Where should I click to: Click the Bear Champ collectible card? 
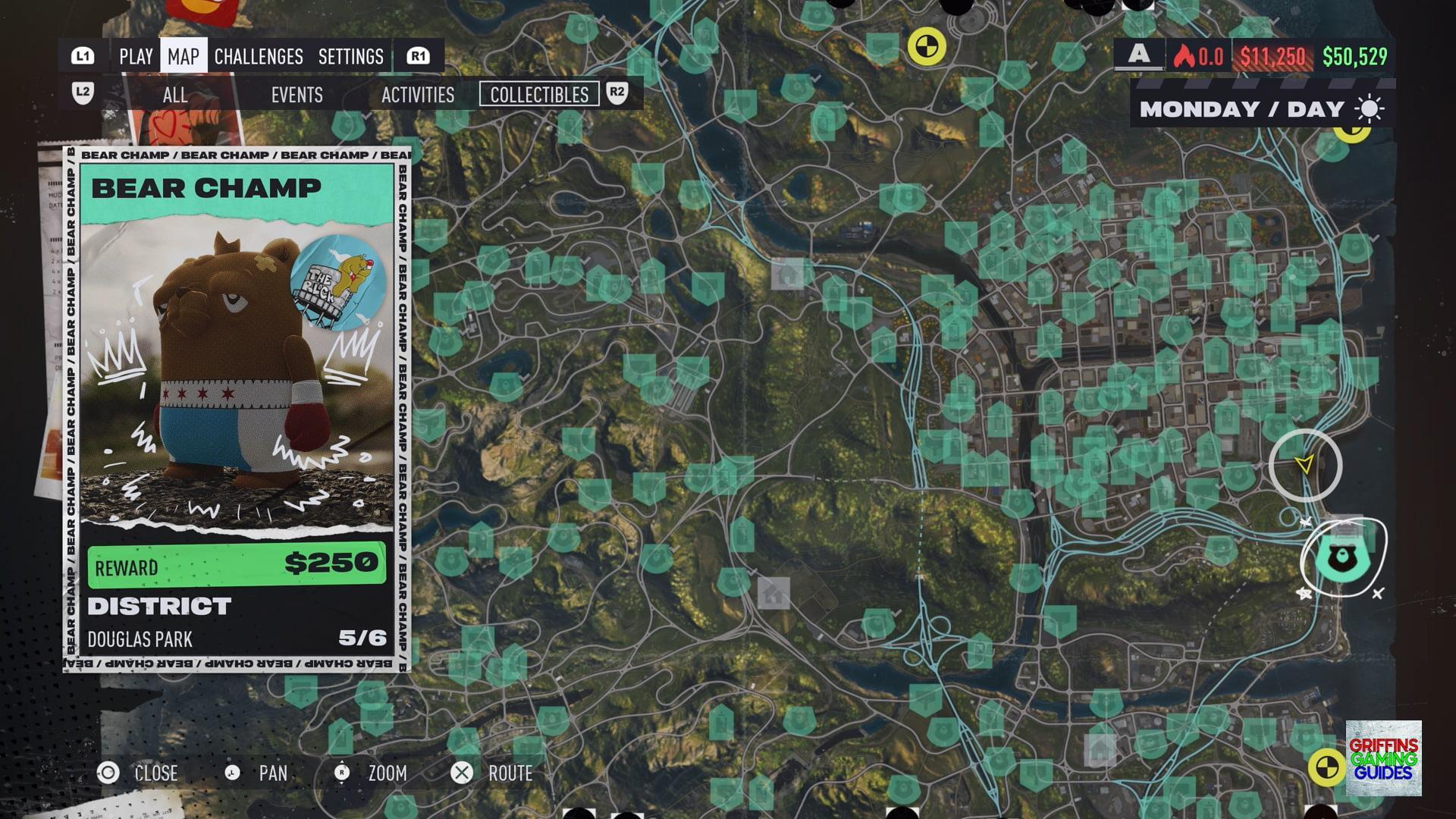(x=237, y=409)
